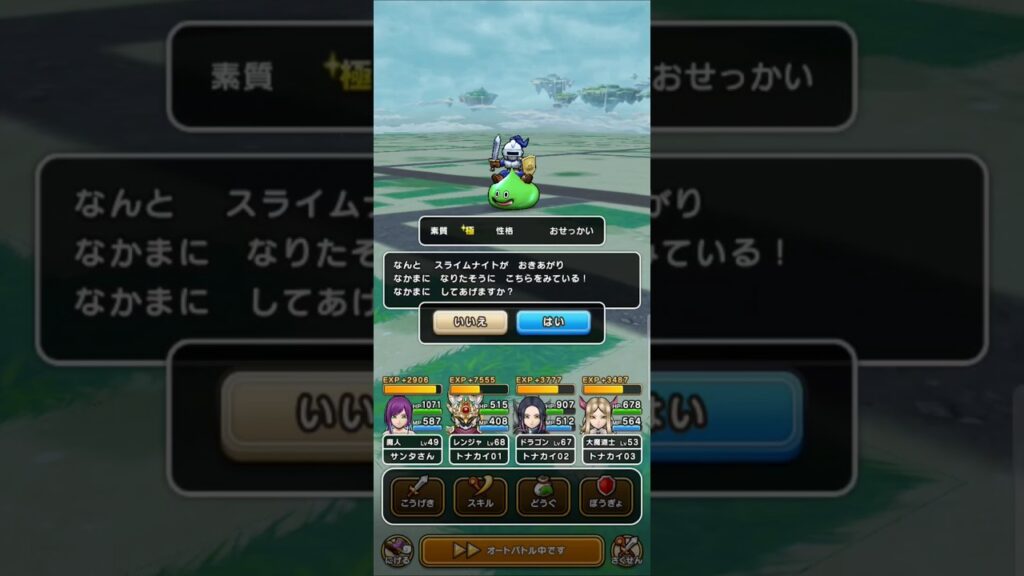Open the さくせん tactics icon
The image size is (1024, 576).
pos(626,550)
